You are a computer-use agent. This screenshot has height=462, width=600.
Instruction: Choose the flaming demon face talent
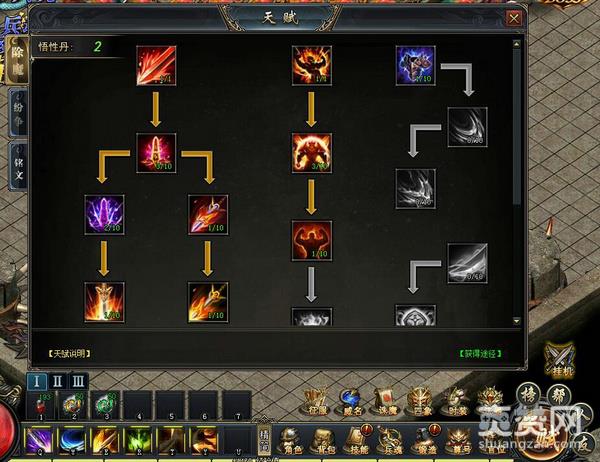(x=311, y=65)
